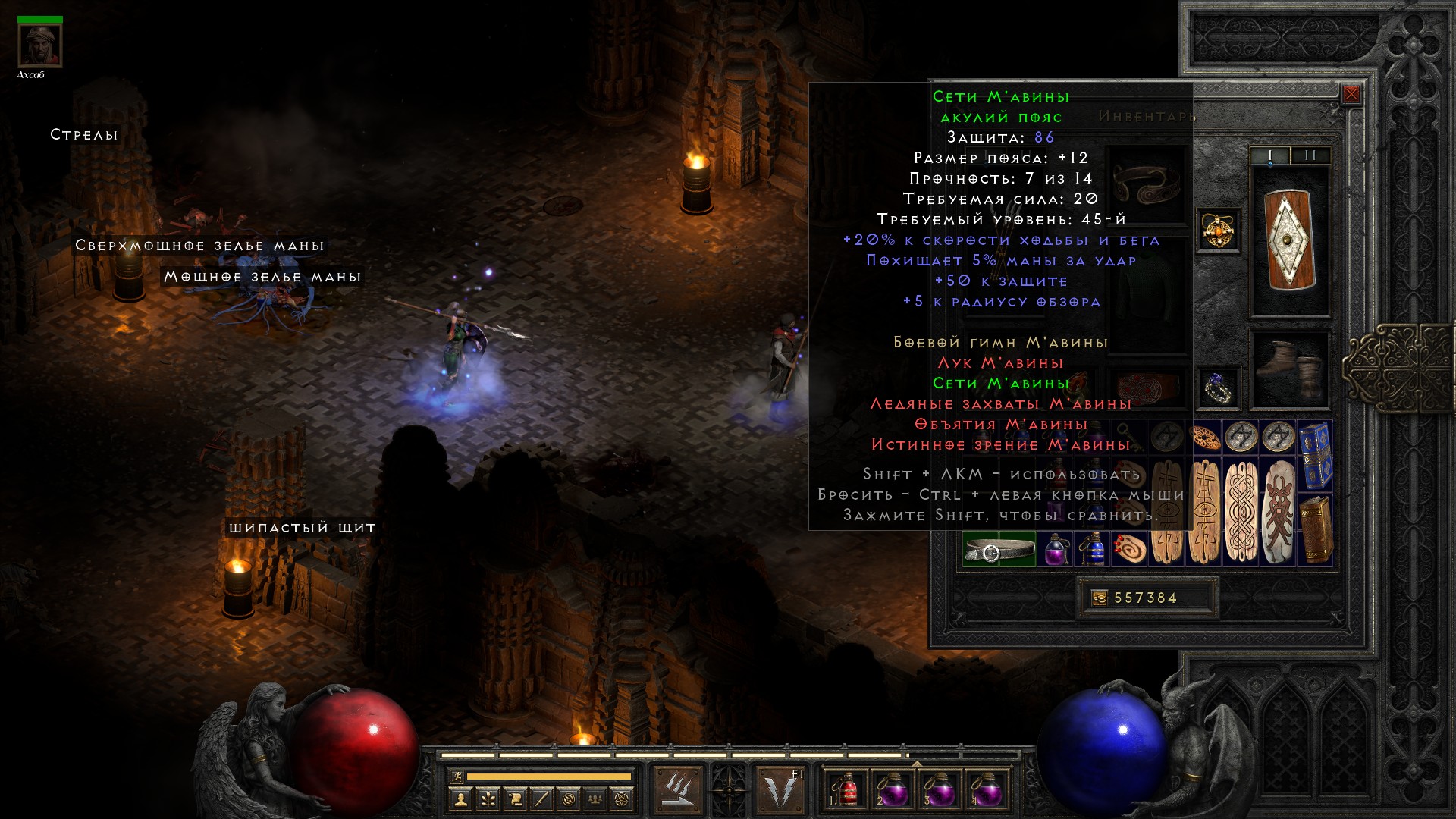This screenshot has width=1456, height=819.
Task: Toggle the run/walk button
Action: 457,776
